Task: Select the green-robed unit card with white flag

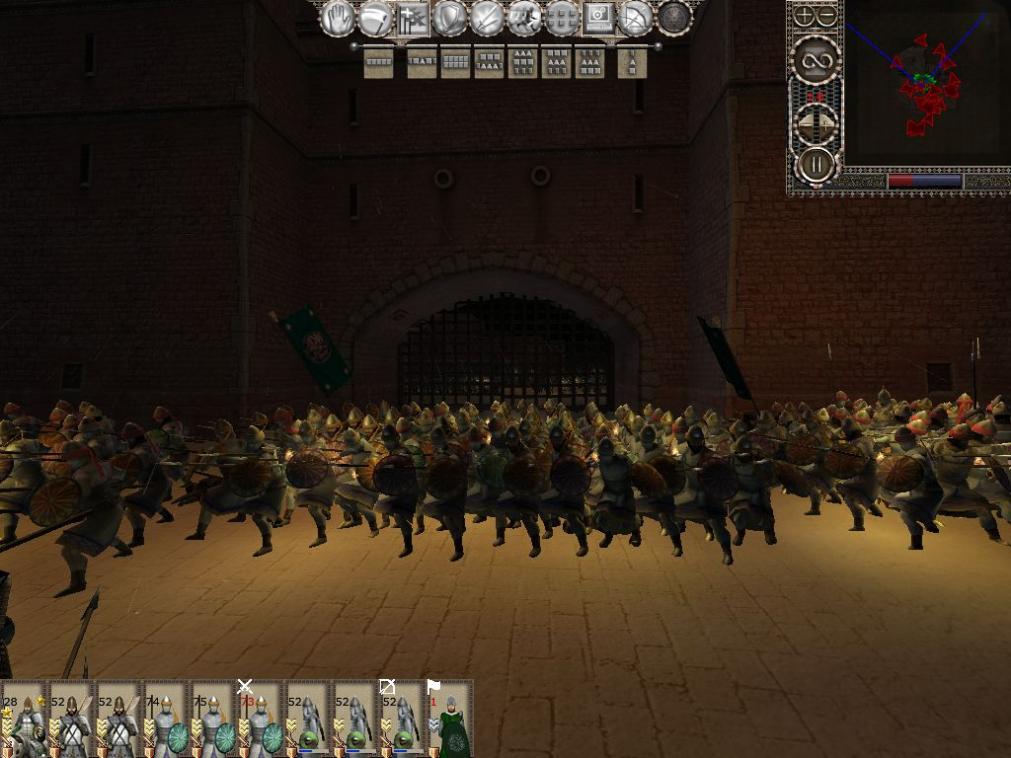Action: coord(451,720)
